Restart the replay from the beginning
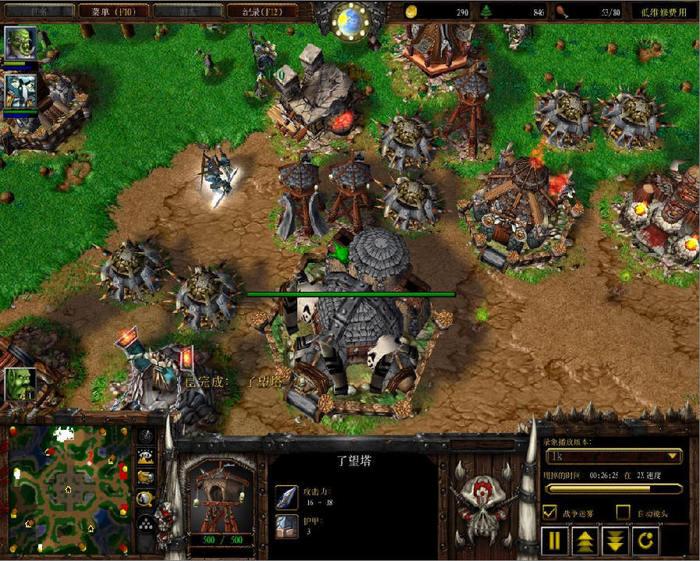 coord(645,541)
